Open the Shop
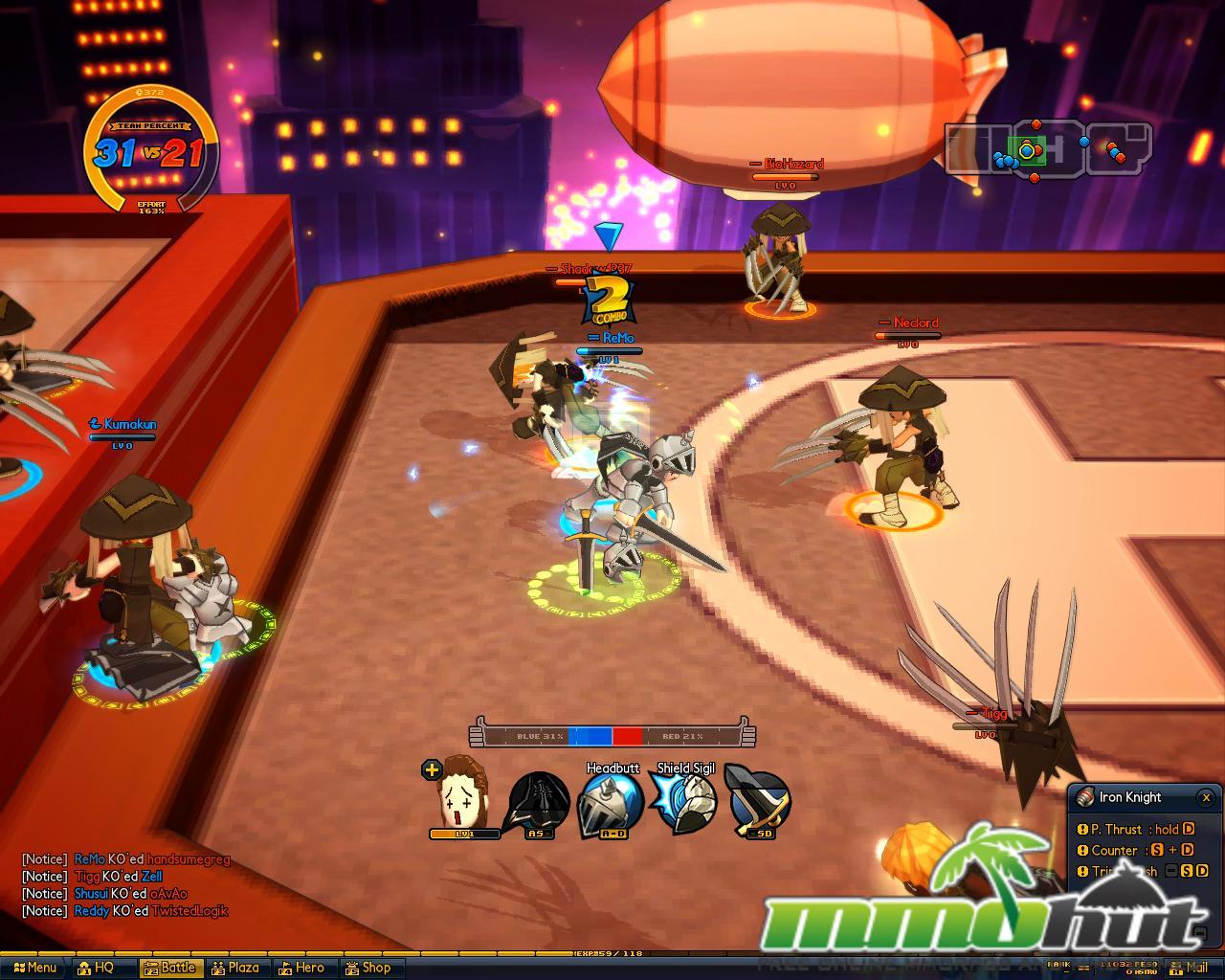Viewport: 1225px width, 980px height. click(x=368, y=968)
